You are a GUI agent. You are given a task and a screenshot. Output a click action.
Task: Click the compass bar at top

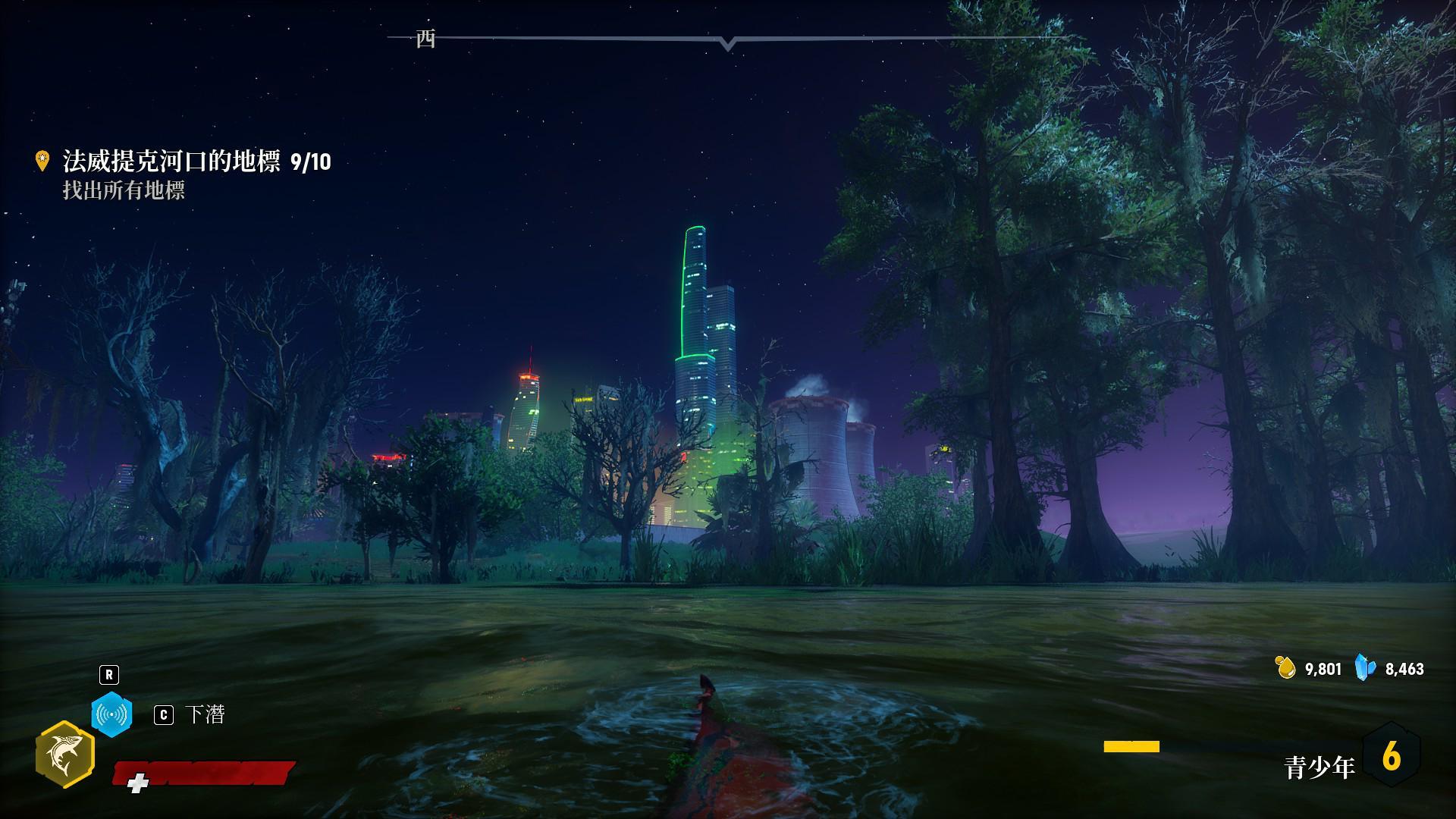(x=728, y=38)
